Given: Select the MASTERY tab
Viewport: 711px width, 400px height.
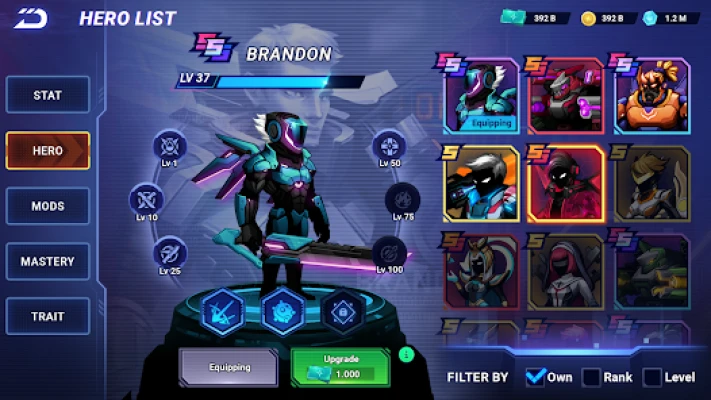Looking at the screenshot, I should (x=47, y=261).
